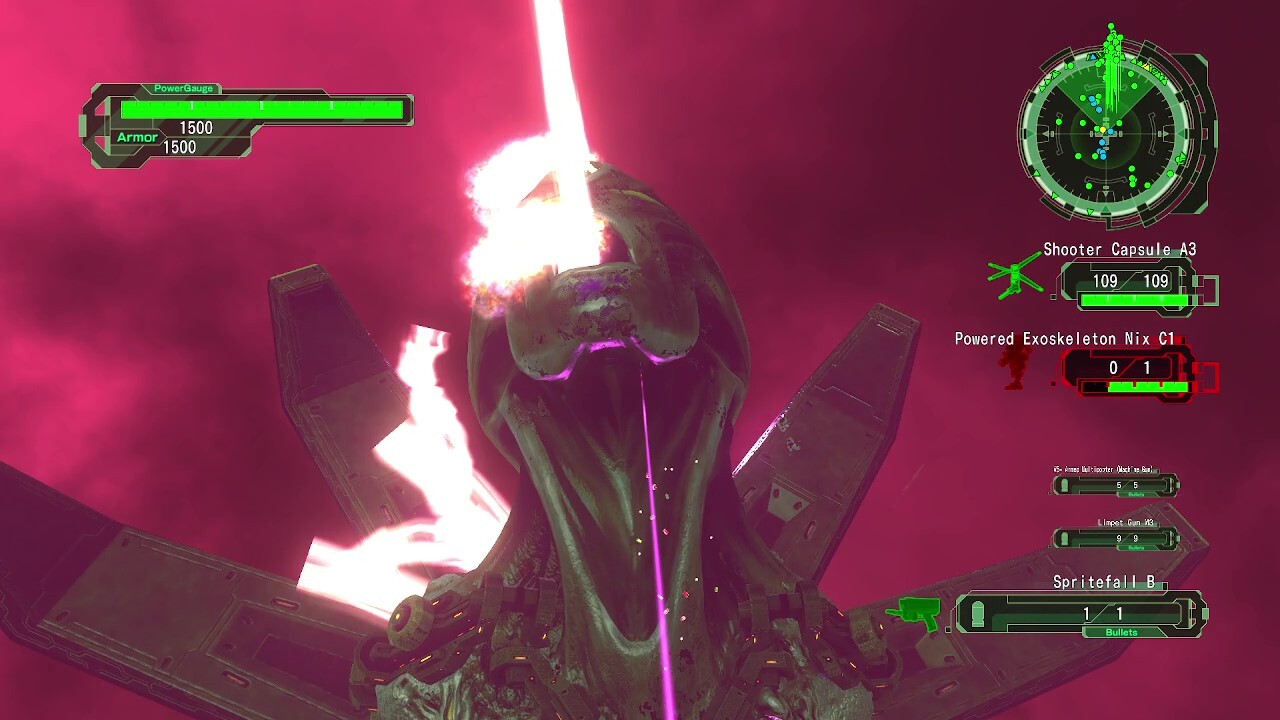Image resolution: width=1280 pixels, height=720 pixels.
Task: Select the Spritefall B weapon slot
Action: [1082, 613]
